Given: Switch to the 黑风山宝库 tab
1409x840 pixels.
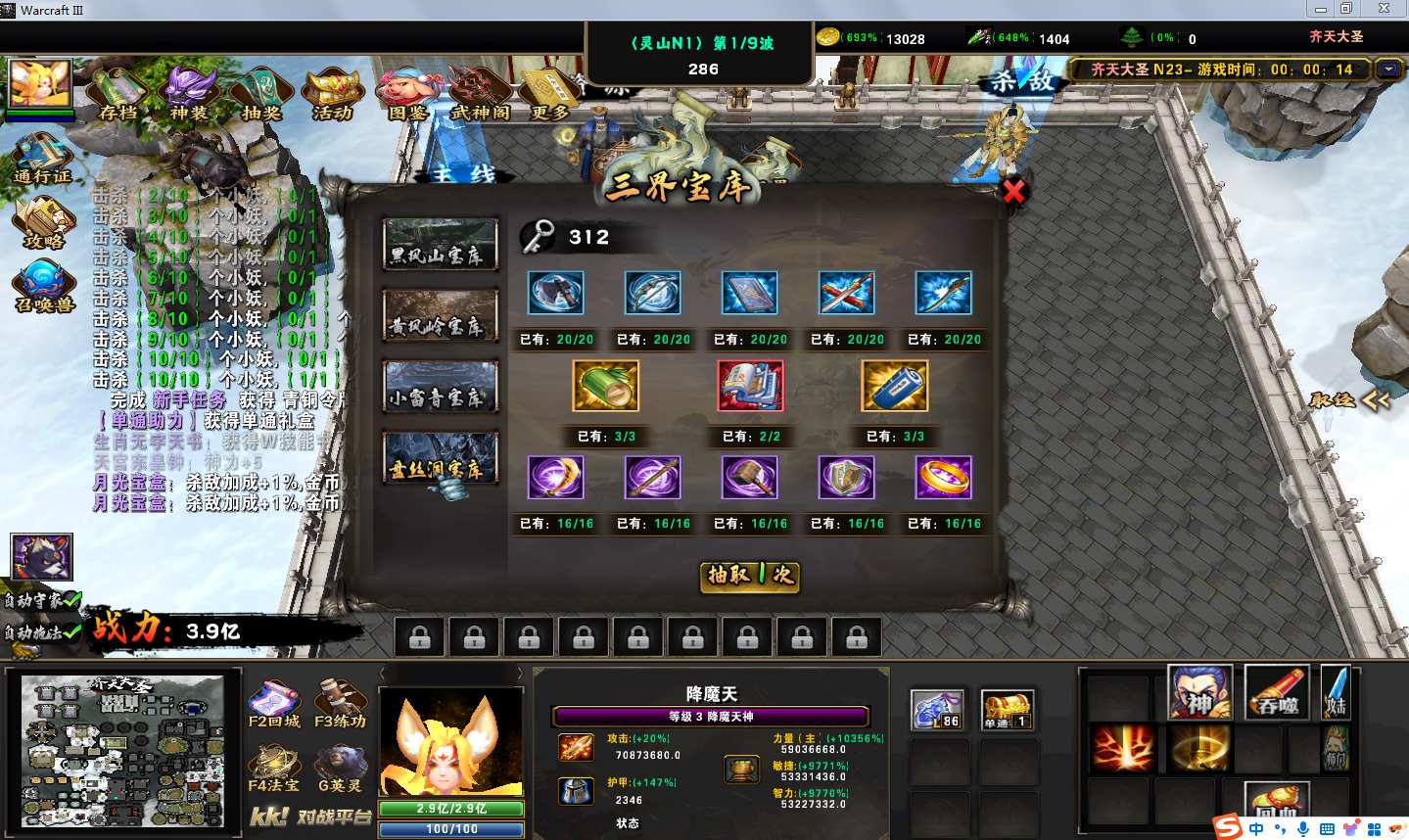Looking at the screenshot, I should [440, 245].
